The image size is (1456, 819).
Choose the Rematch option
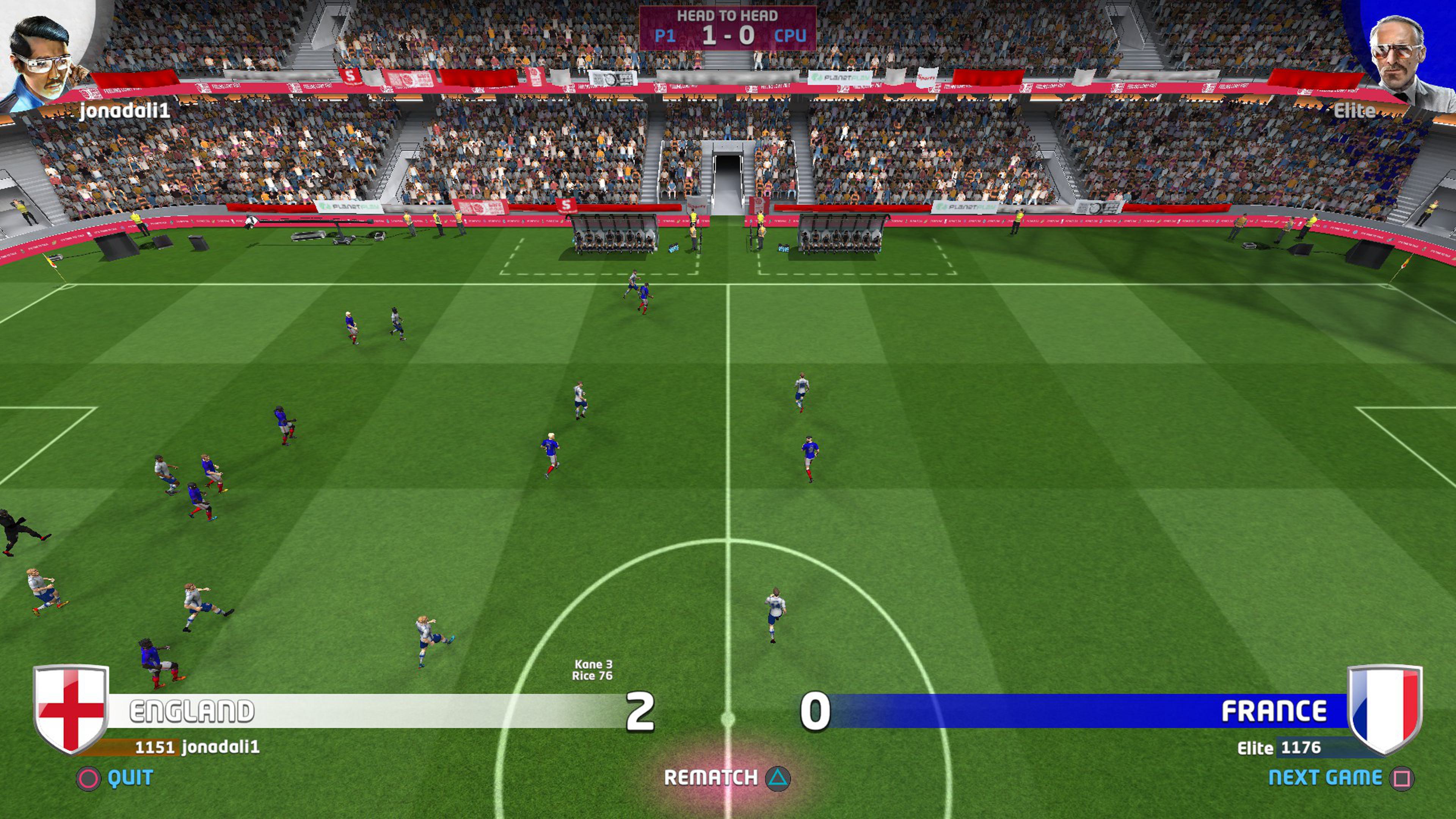[x=727, y=778]
